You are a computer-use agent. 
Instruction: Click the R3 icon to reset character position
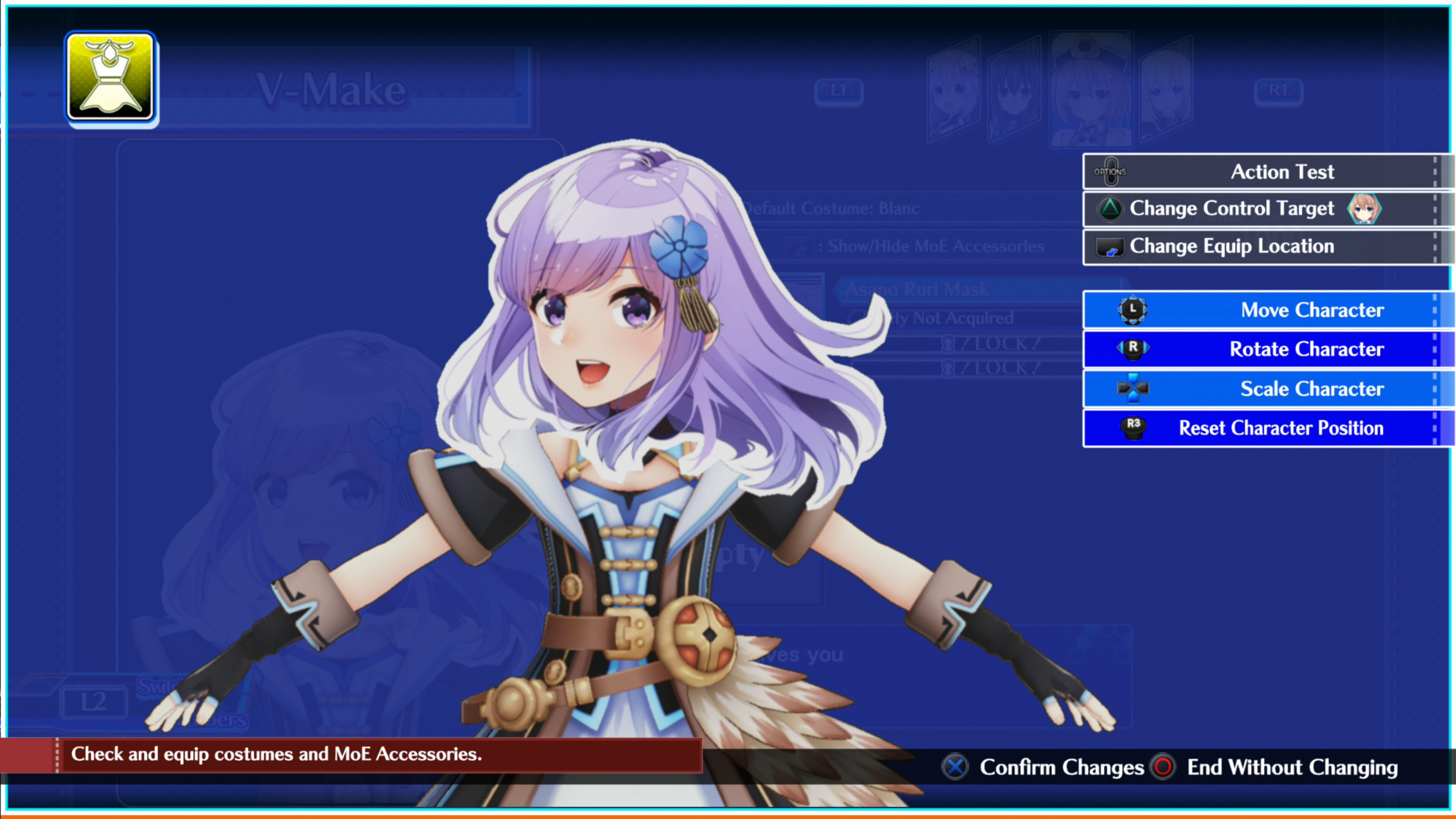click(1133, 428)
